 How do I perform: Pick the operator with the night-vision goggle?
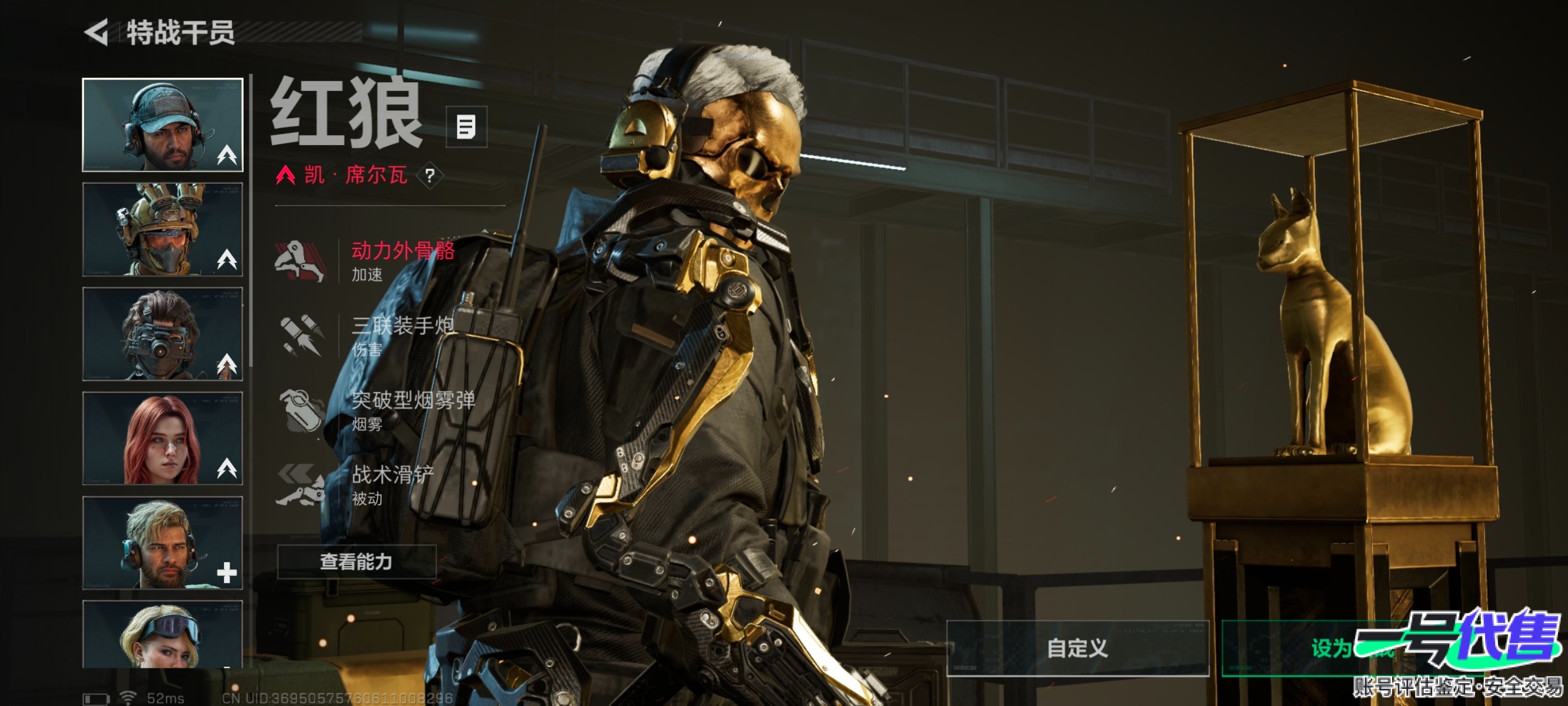pos(162,334)
